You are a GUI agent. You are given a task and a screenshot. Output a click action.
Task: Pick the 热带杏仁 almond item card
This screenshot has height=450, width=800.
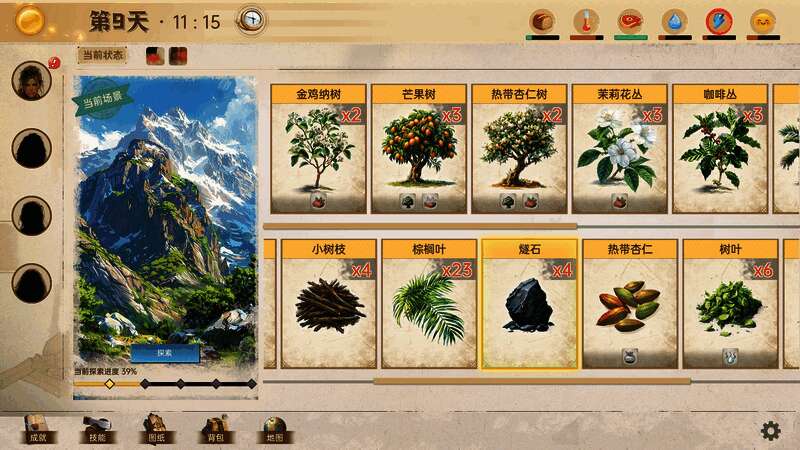coord(629,304)
